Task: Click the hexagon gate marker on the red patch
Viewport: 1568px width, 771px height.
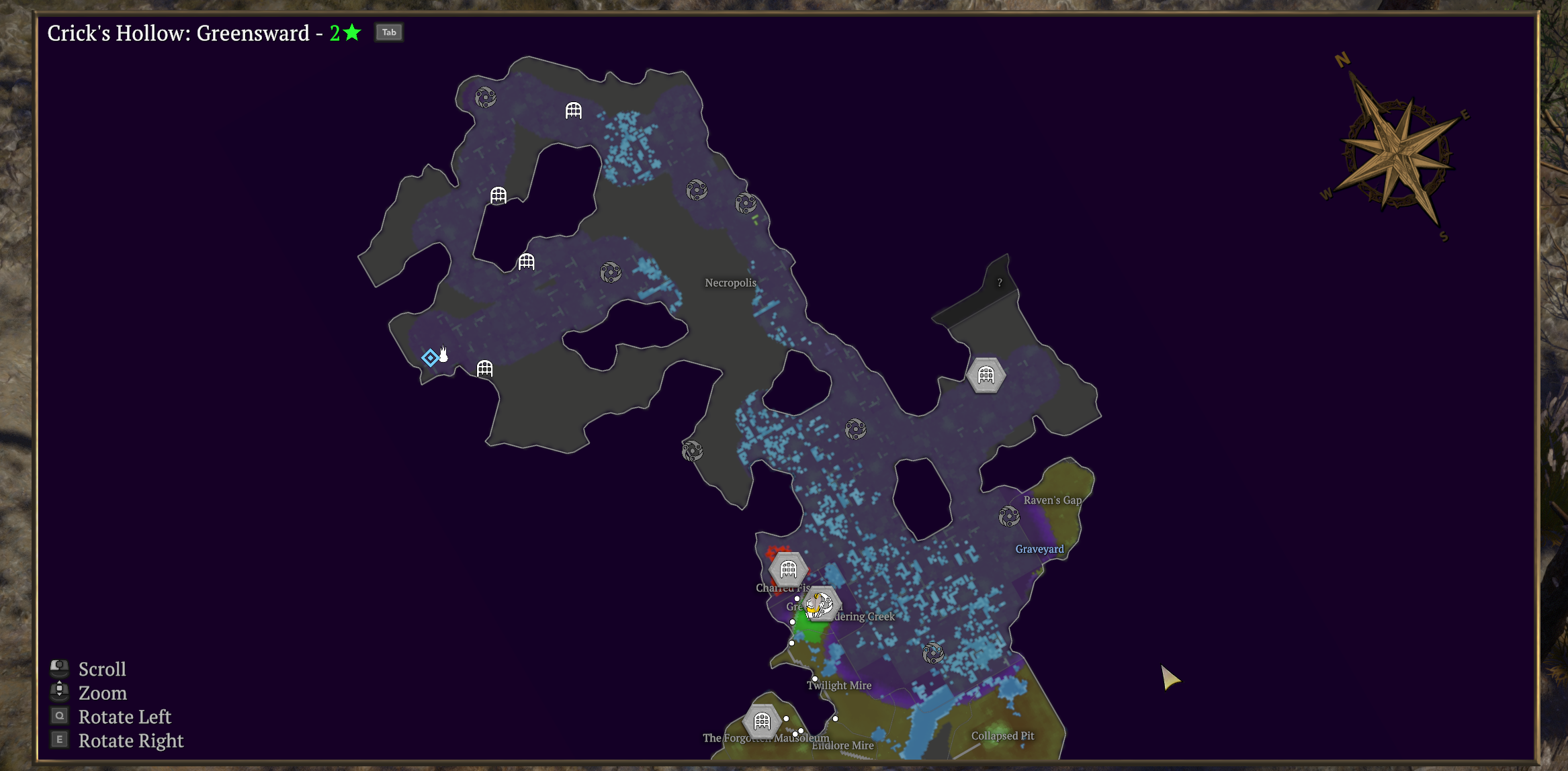Action: (788, 570)
